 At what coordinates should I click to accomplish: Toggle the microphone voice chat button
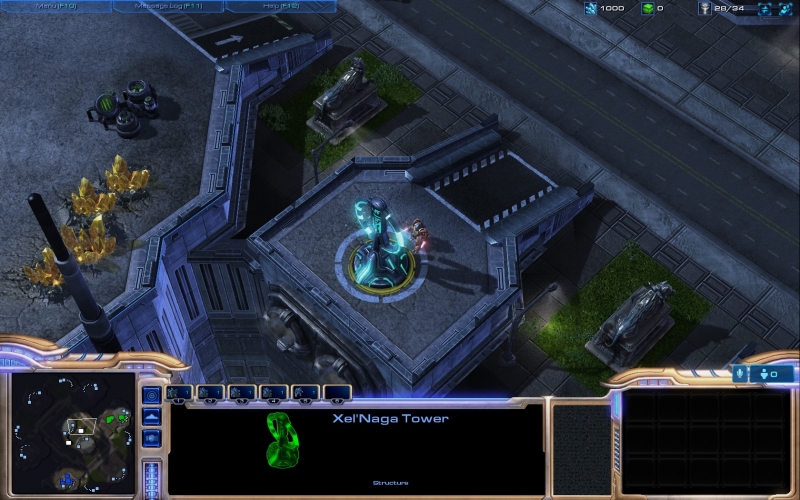tap(741, 373)
